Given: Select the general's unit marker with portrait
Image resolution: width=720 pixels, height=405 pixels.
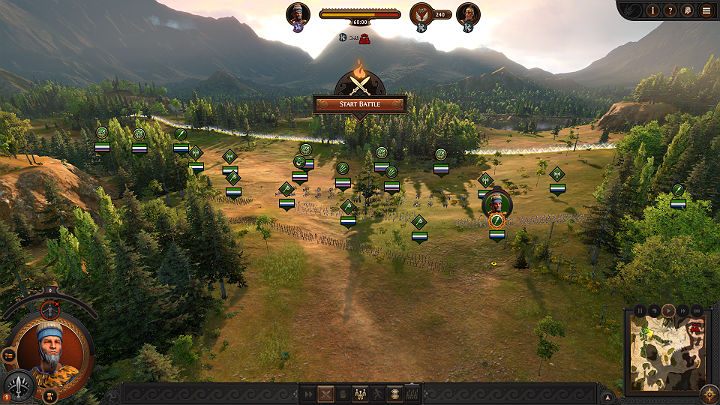Looking at the screenshot, I should pyautogui.click(x=496, y=204).
